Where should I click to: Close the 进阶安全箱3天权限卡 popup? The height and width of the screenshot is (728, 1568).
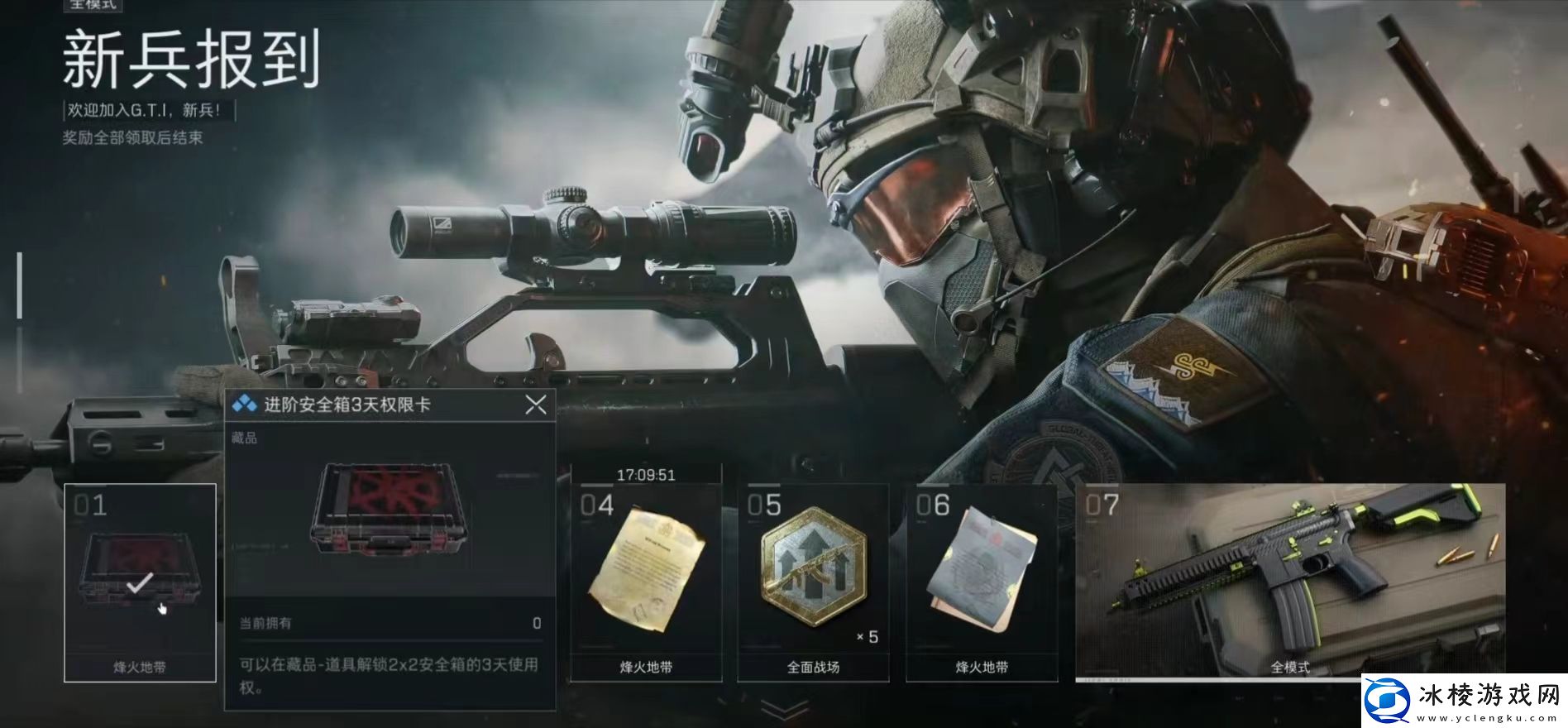tap(536, 405)
